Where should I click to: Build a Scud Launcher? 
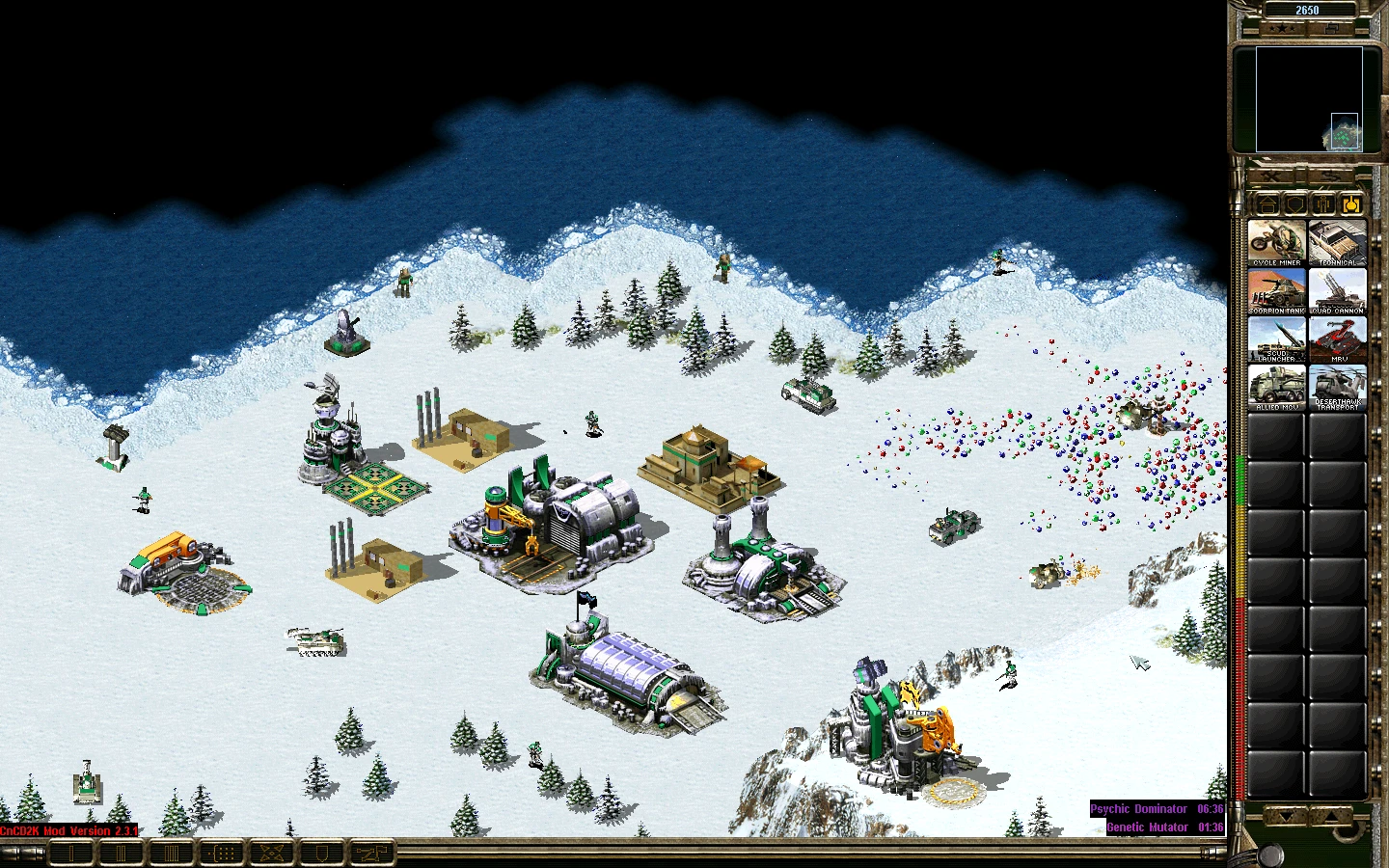tap(1276, 338)
